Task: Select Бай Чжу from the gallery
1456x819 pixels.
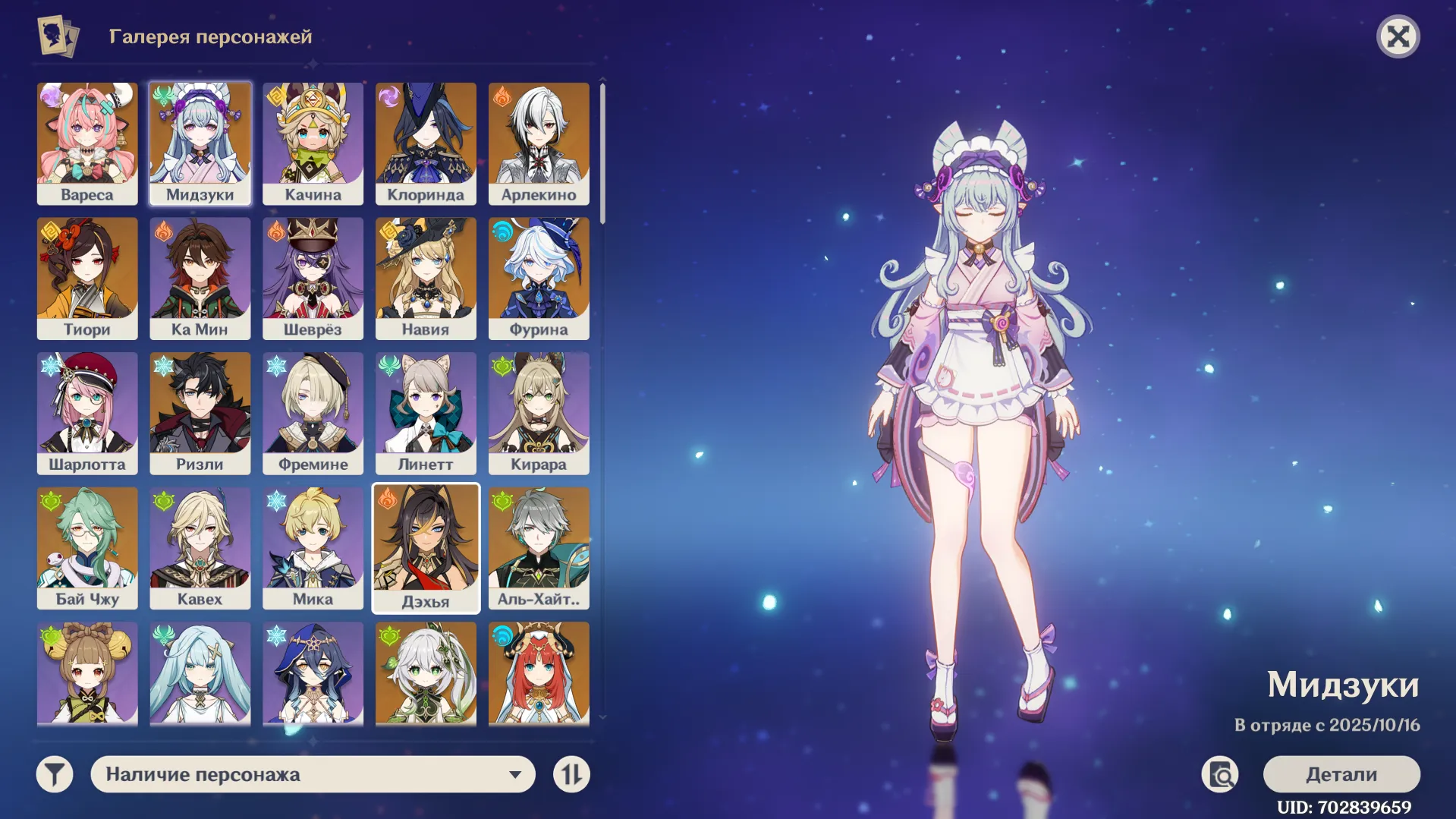Action: tap(87, 547)
